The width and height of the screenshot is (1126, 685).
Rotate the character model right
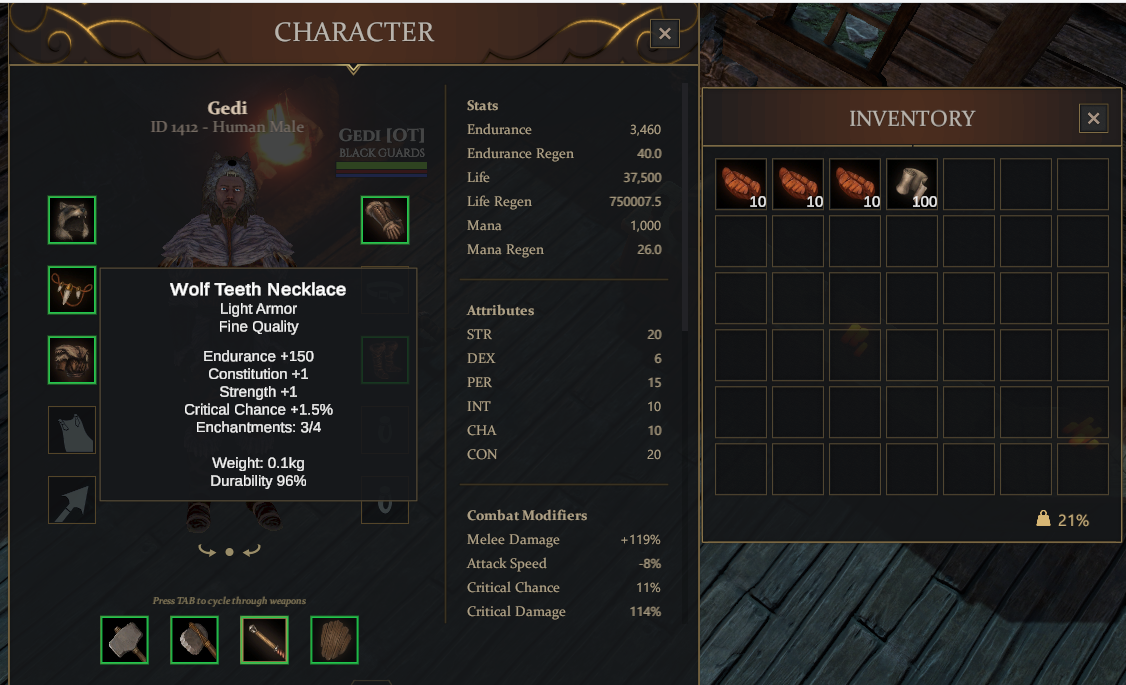click(x=251, y=551)
